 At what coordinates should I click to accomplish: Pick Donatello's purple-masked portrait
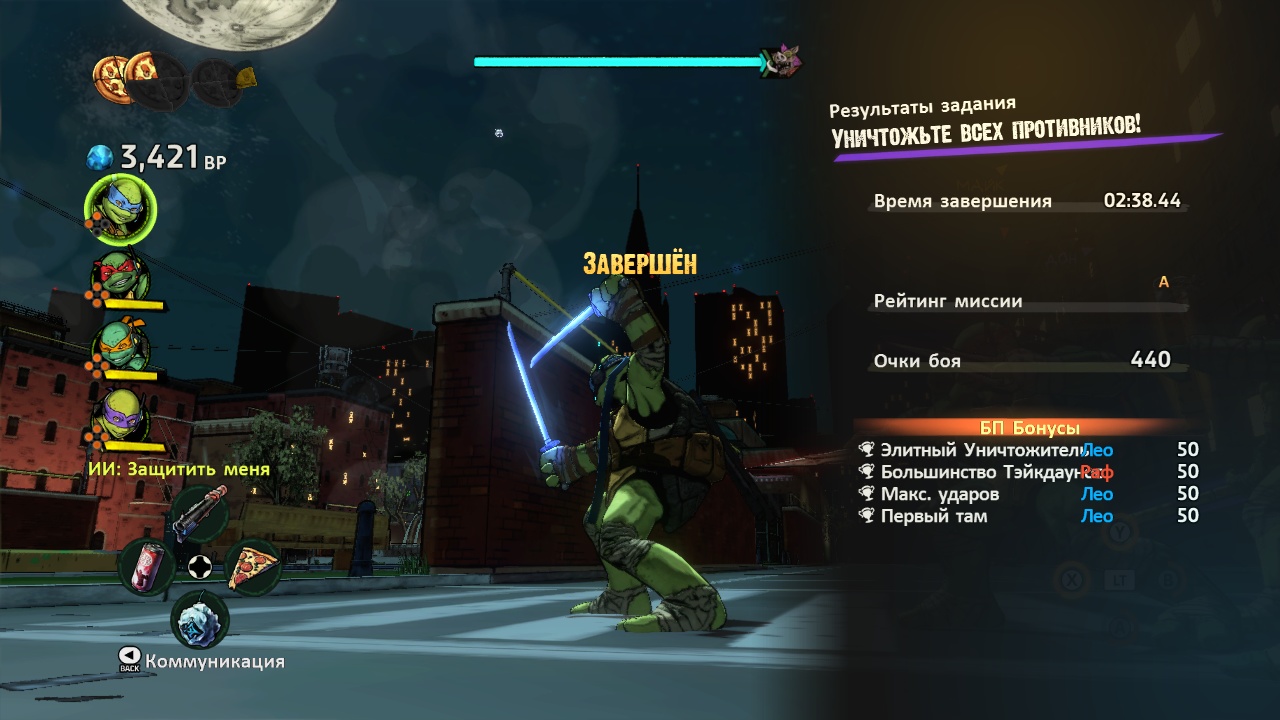pos(122,415)
